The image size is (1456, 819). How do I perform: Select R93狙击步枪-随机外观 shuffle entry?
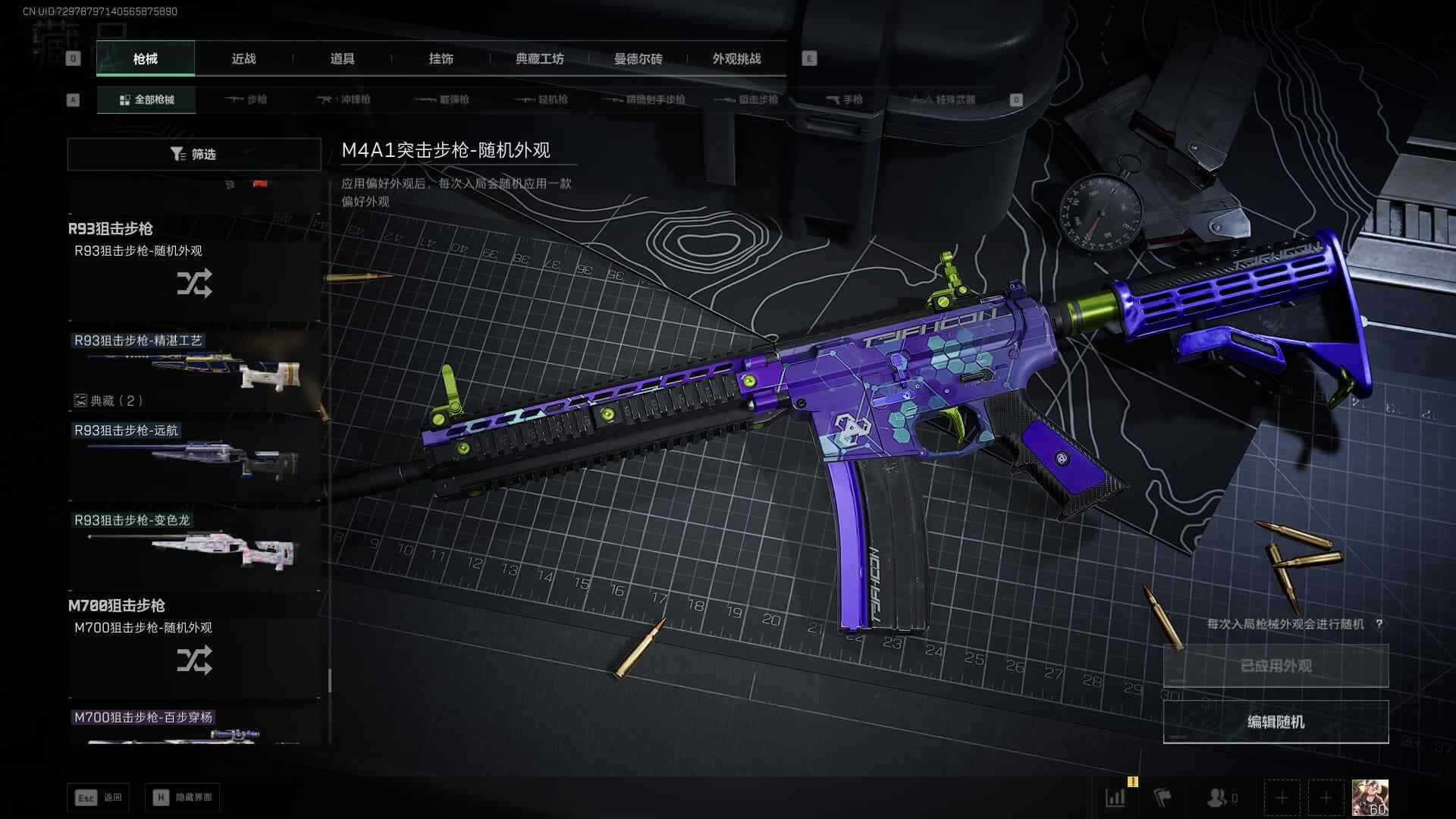pyautogui.click(x=194, y=282)
